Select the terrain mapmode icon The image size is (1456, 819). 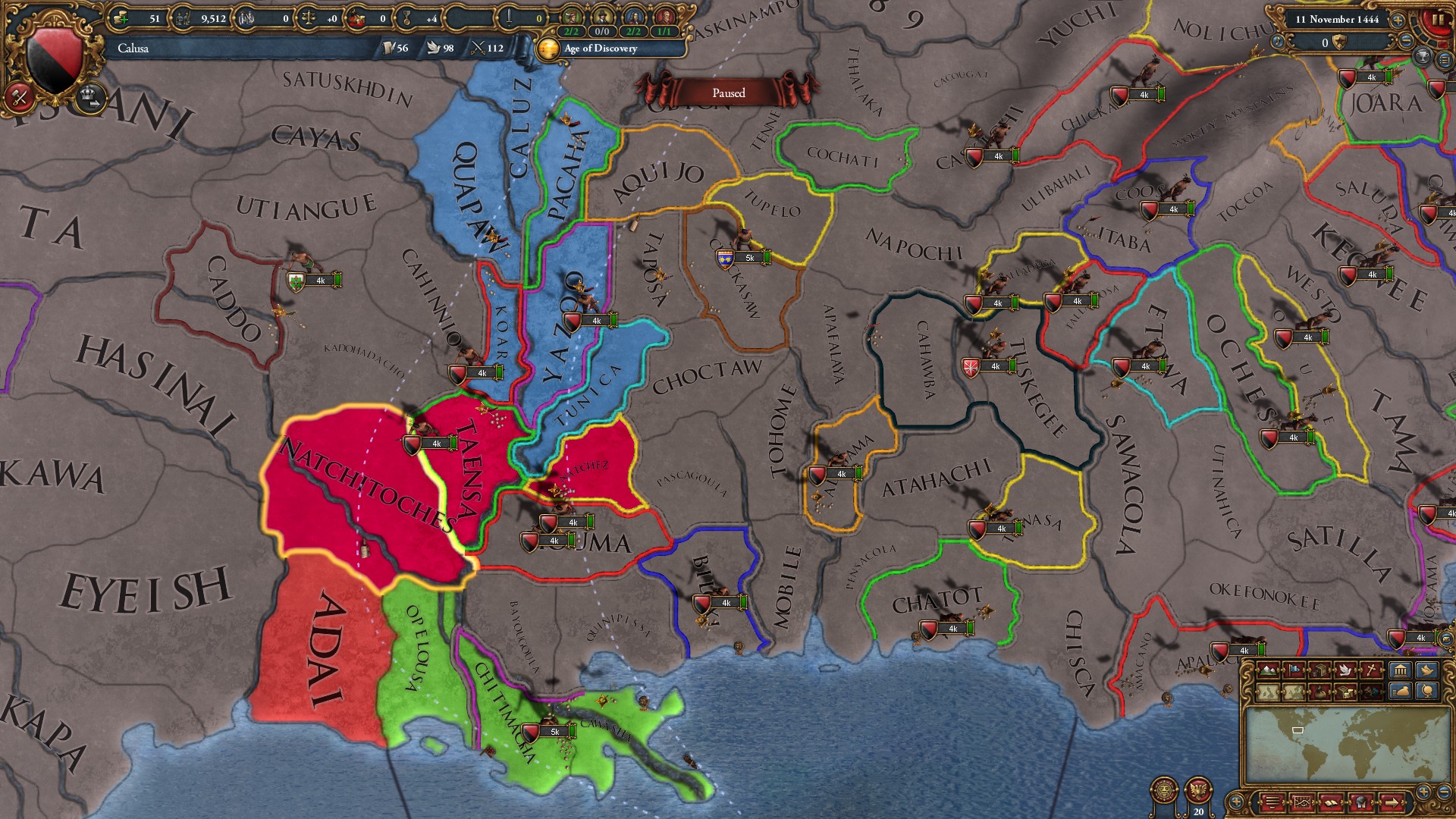tap(1267, 671)
